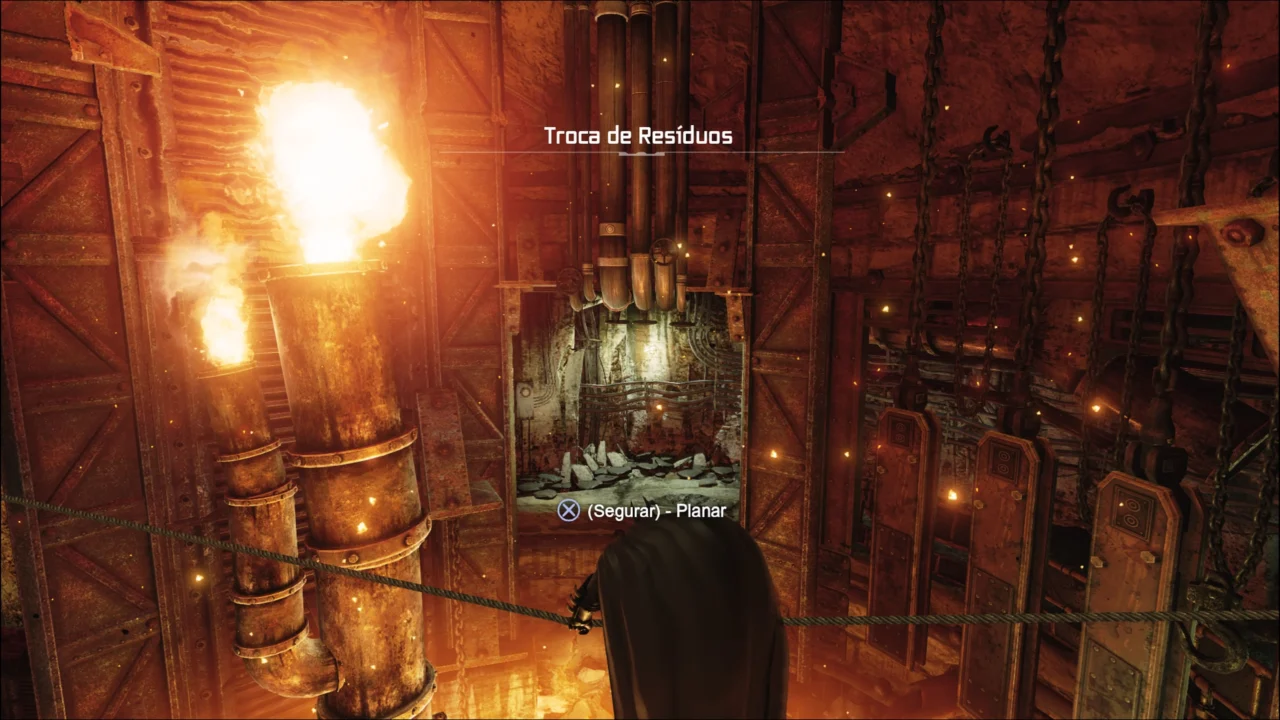Click the (Segurar) - Planar prompt text
Image resolution: width=1280 pixels, height=720 pixels.
655,510
